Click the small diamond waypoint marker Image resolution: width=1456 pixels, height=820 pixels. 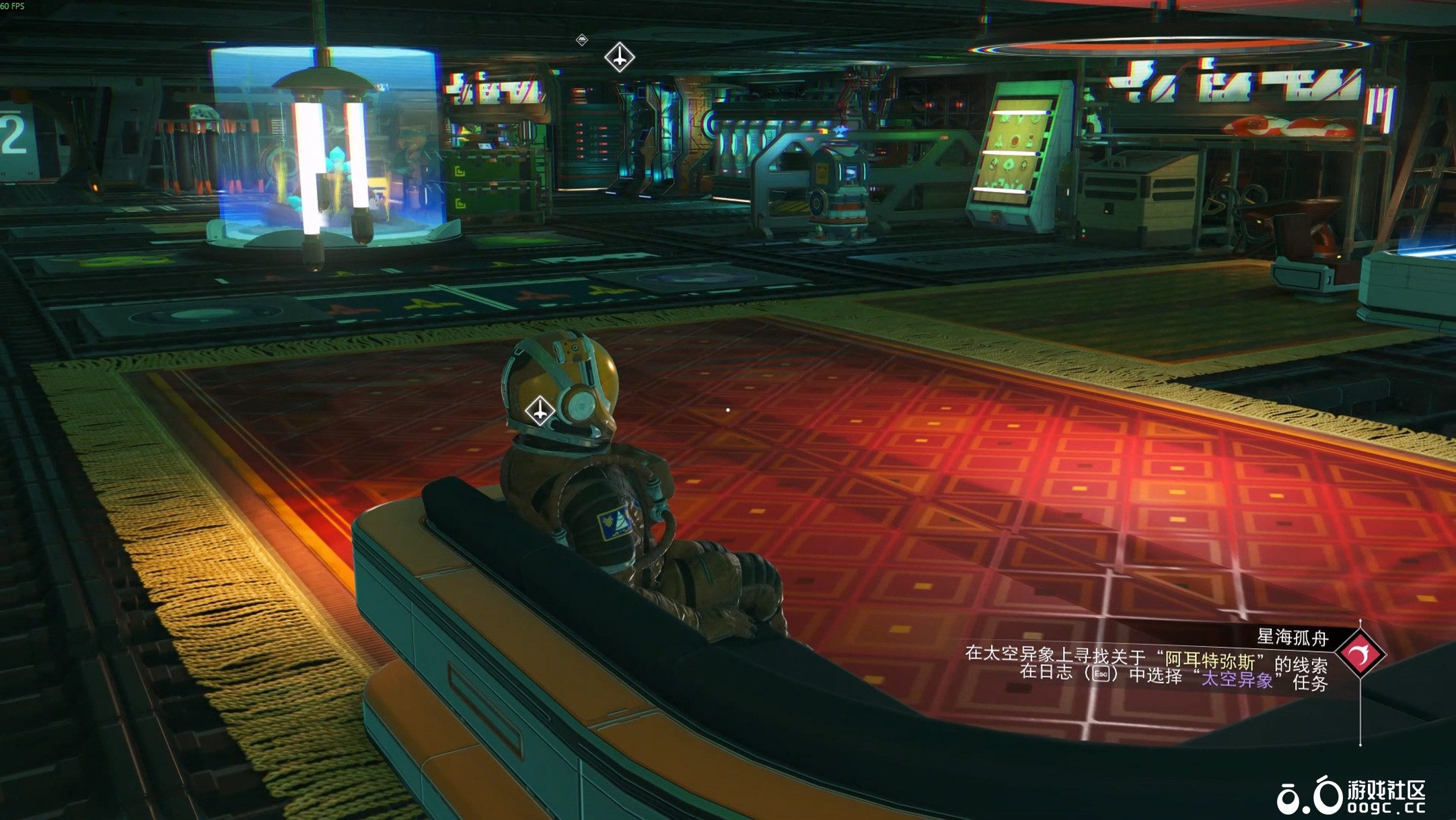click(x=582, y=40)
